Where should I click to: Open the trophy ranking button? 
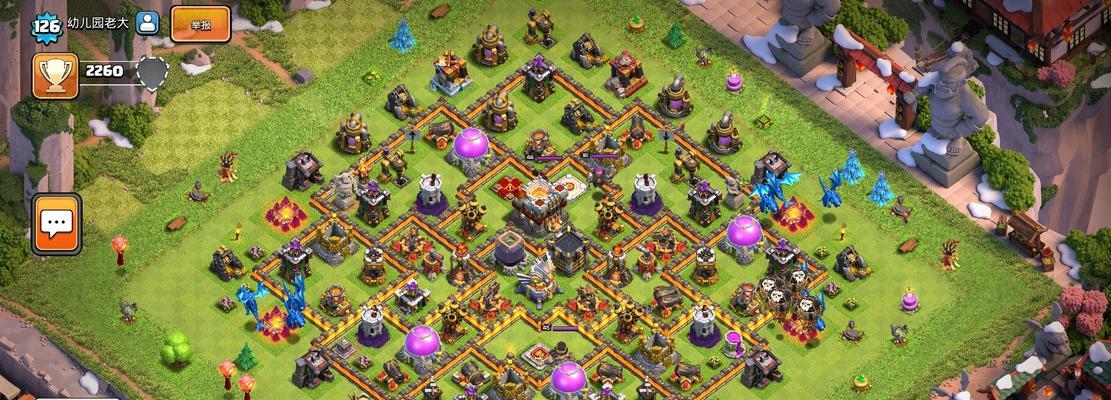pos(55,75)
